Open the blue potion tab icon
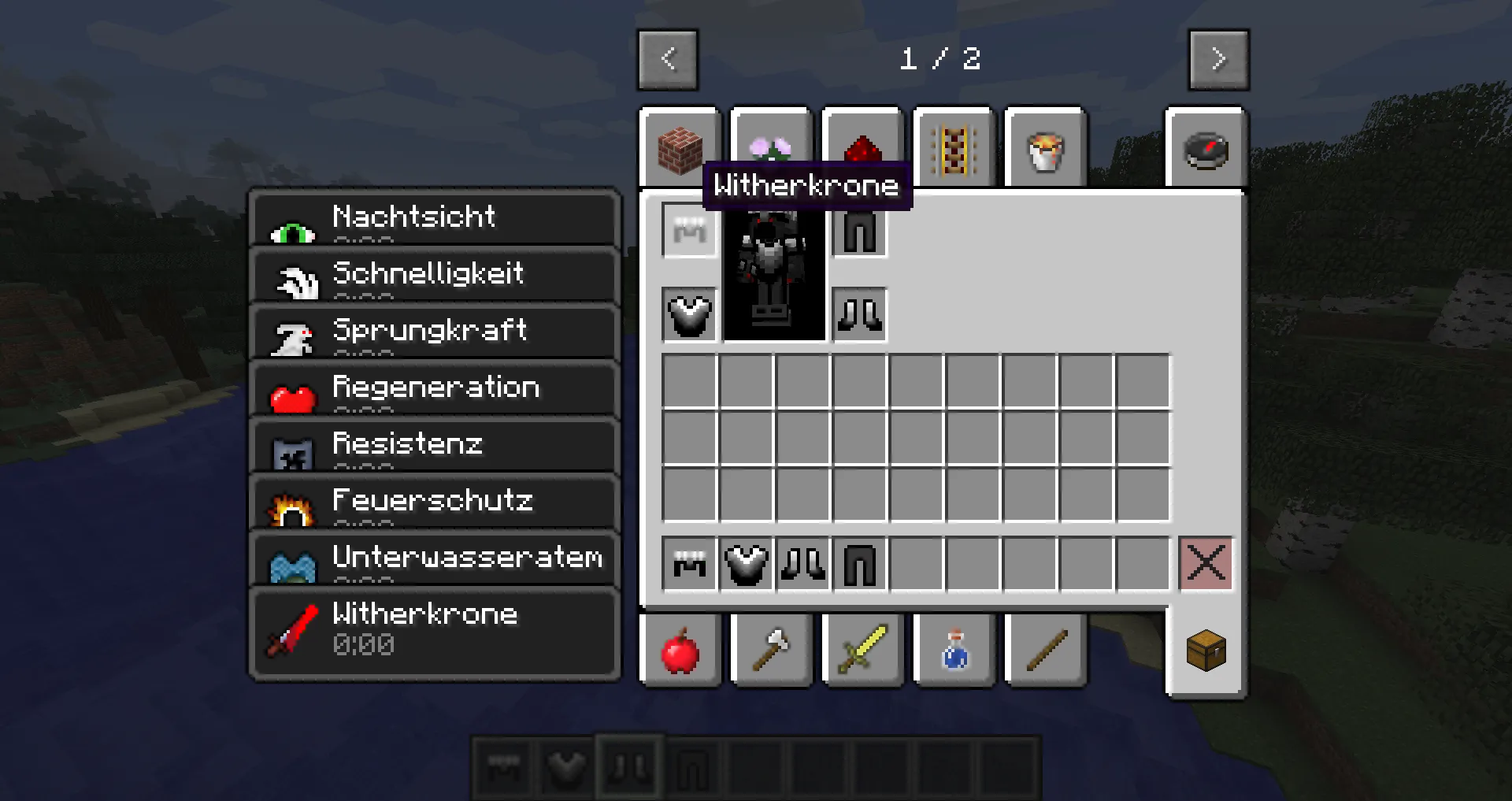This screenshot has width=1512, height=801. click(x=953, y=651)
